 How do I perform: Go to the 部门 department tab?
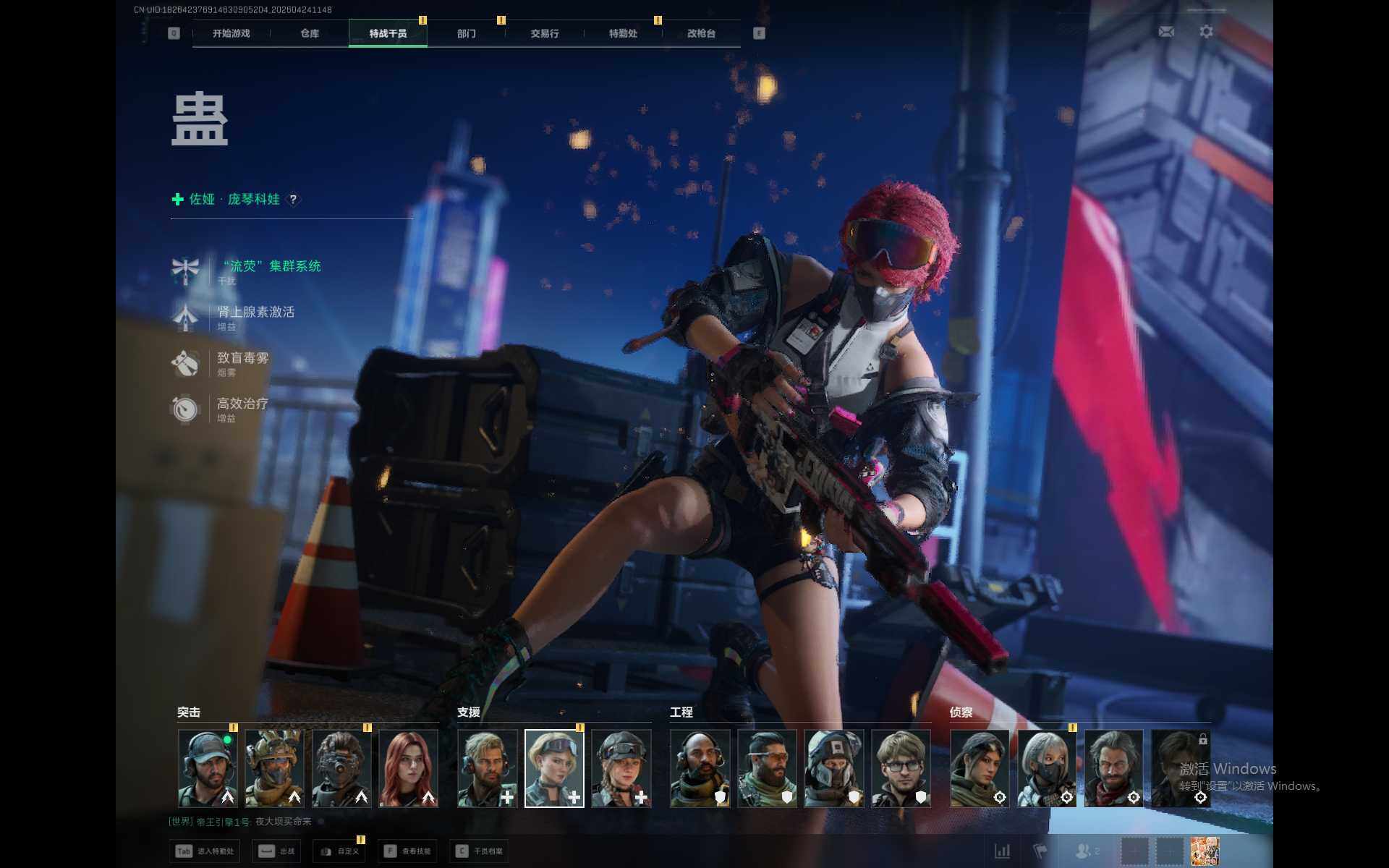(x=467, y=33)
